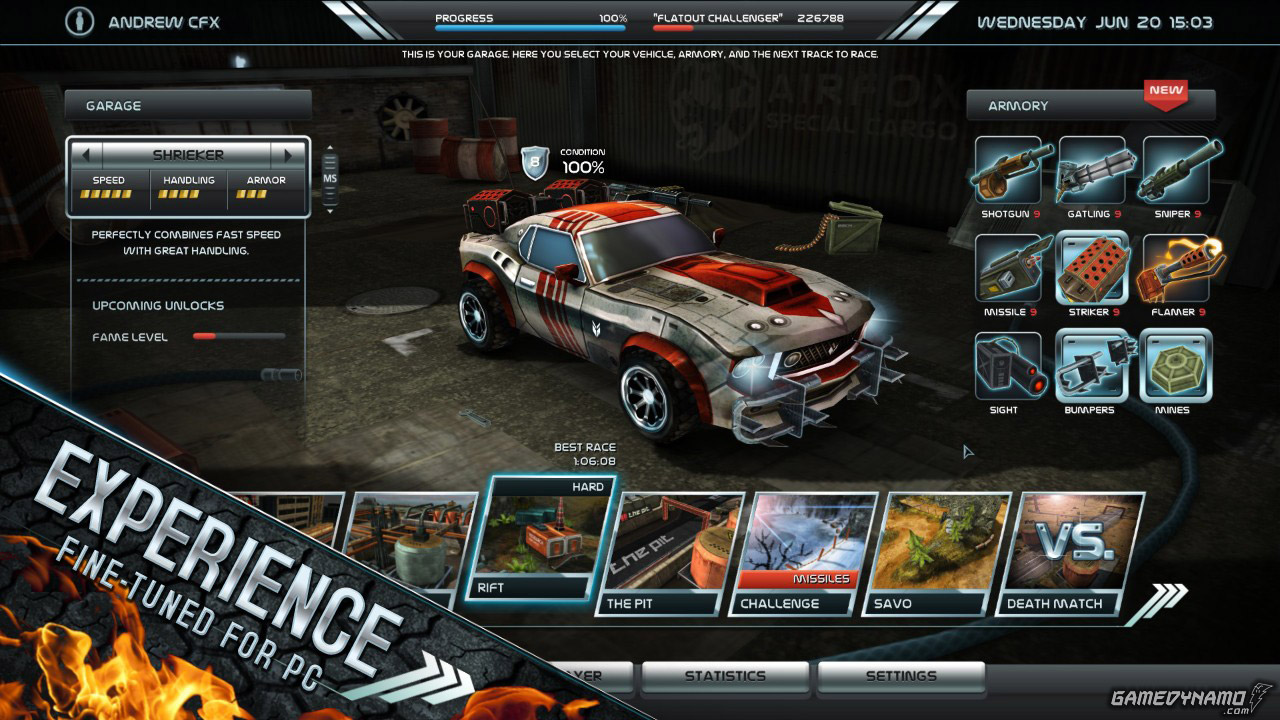Toggle the Sight upgrade

click(1008, 366)
